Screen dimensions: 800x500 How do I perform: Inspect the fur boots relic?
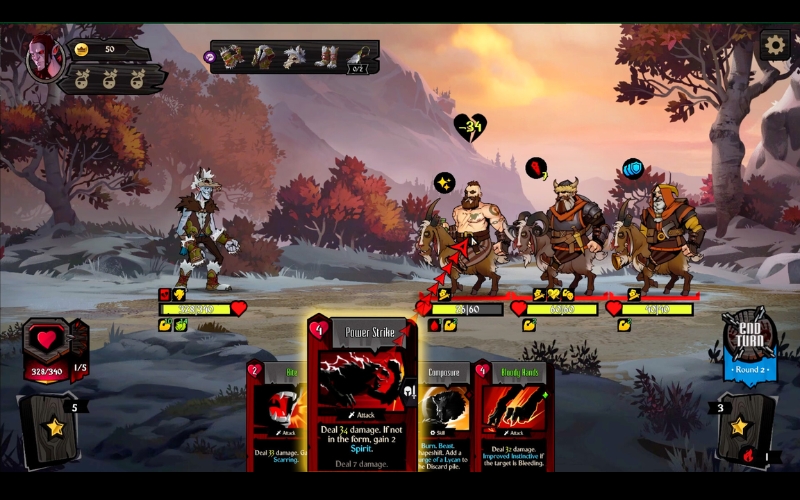(327, 57)
